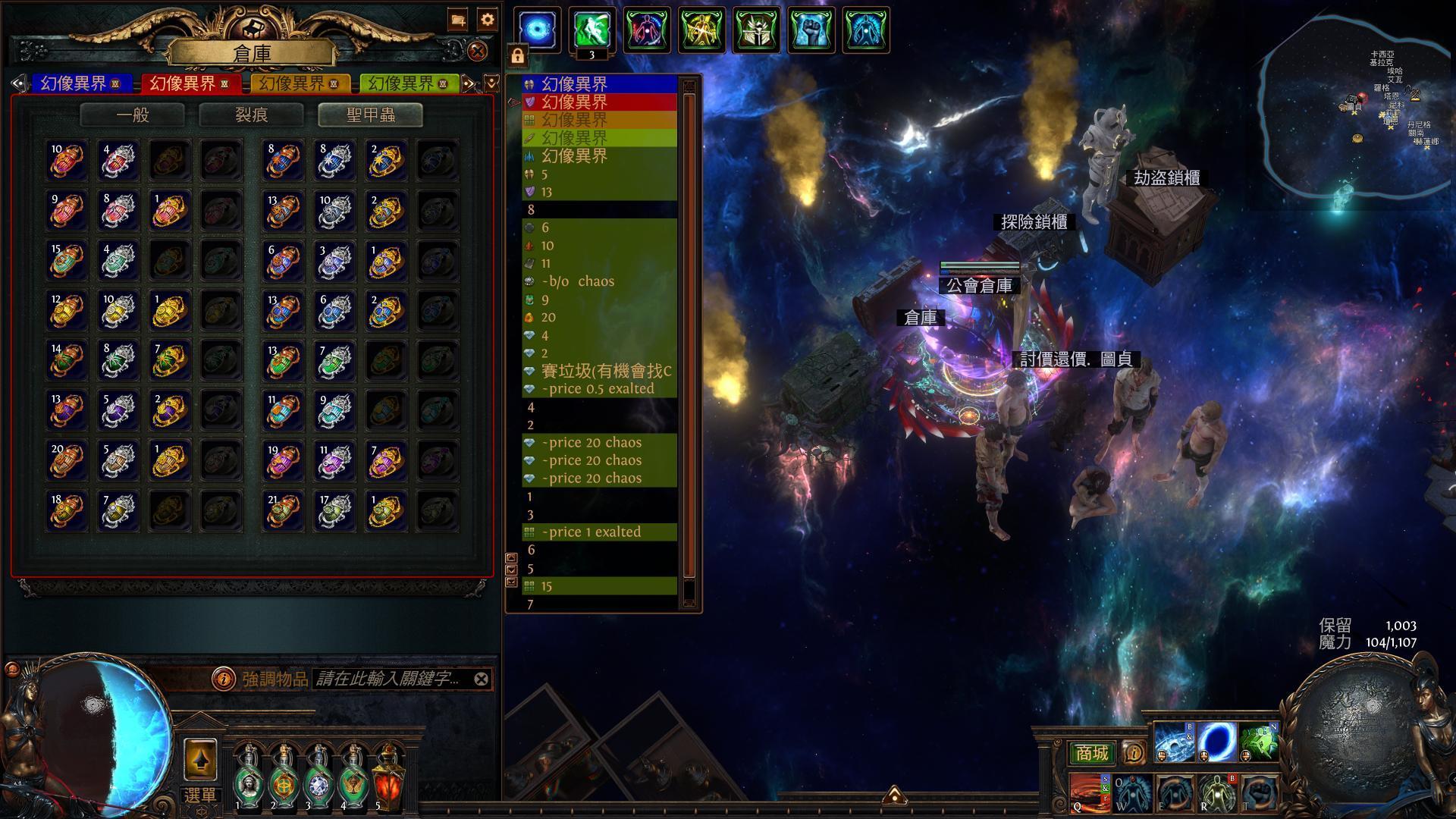Choose '-b/o chaos' tab in list
Screen dimensions: 1456x819
click(599, 281)
